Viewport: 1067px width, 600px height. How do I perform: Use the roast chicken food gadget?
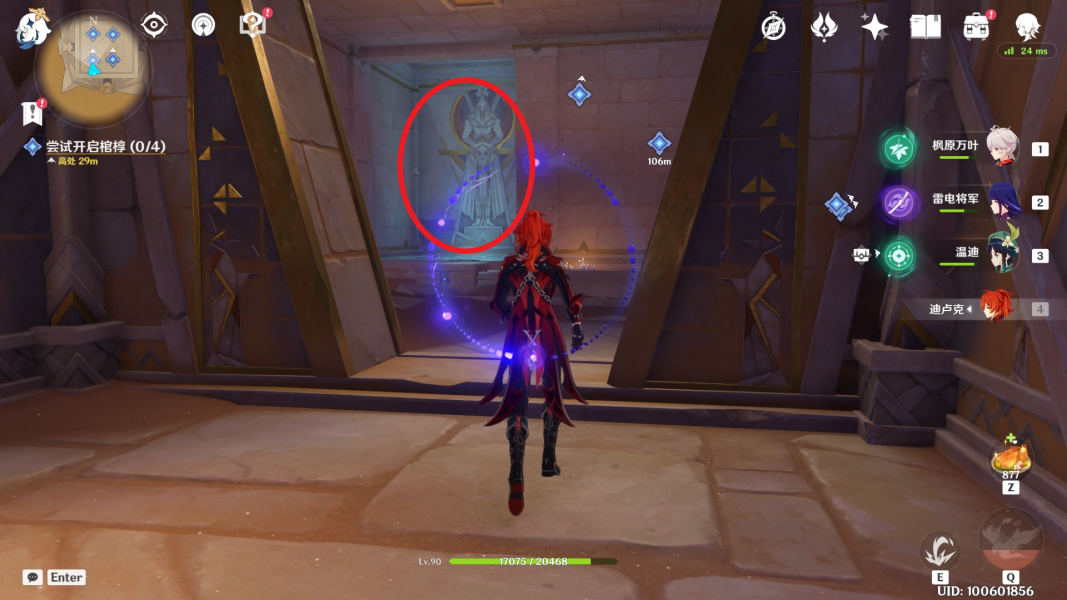(x=1010, y=460)
